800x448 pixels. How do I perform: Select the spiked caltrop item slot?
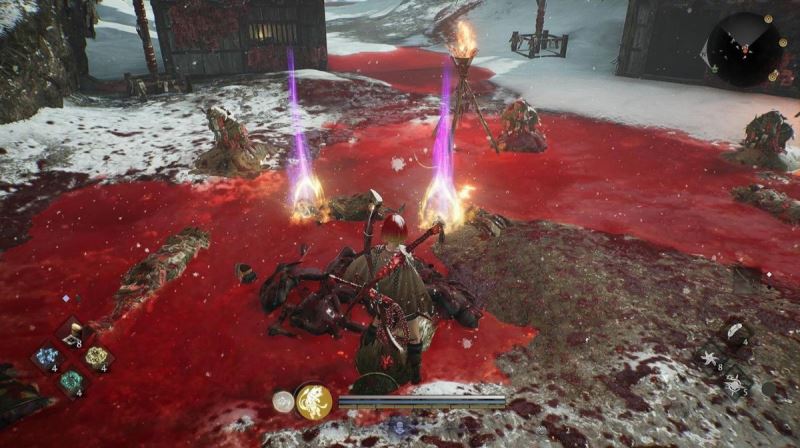coord(734,382)
